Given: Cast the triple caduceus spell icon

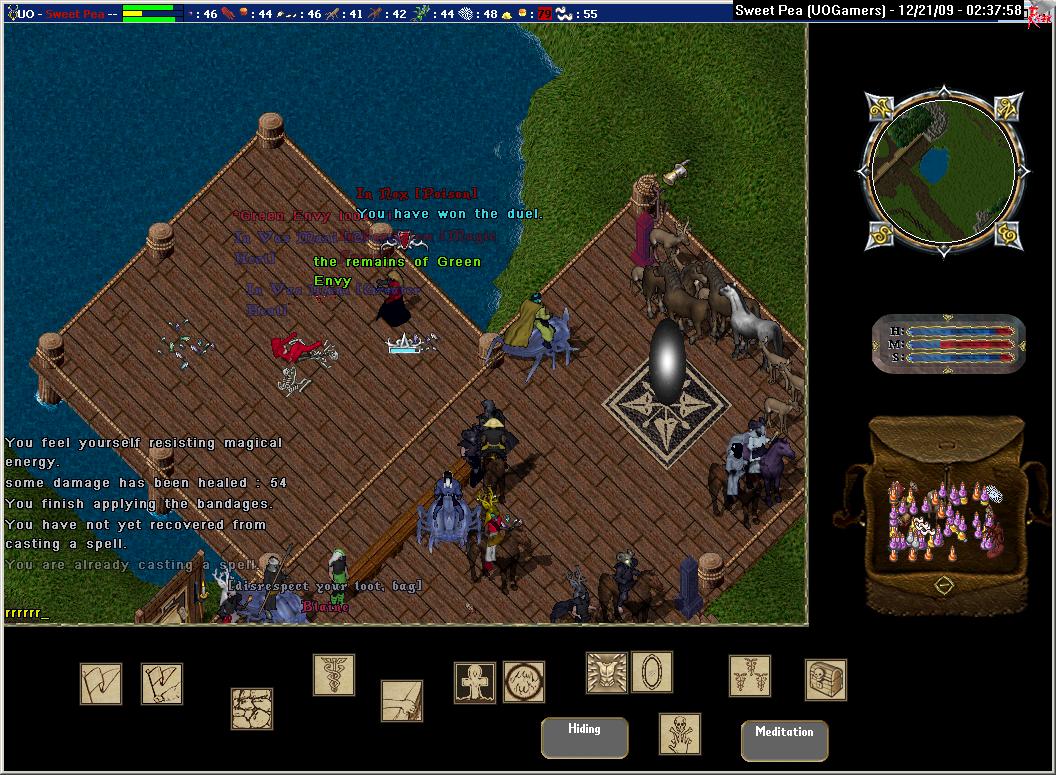Looking at the screenshot, I should coord(750,676).
